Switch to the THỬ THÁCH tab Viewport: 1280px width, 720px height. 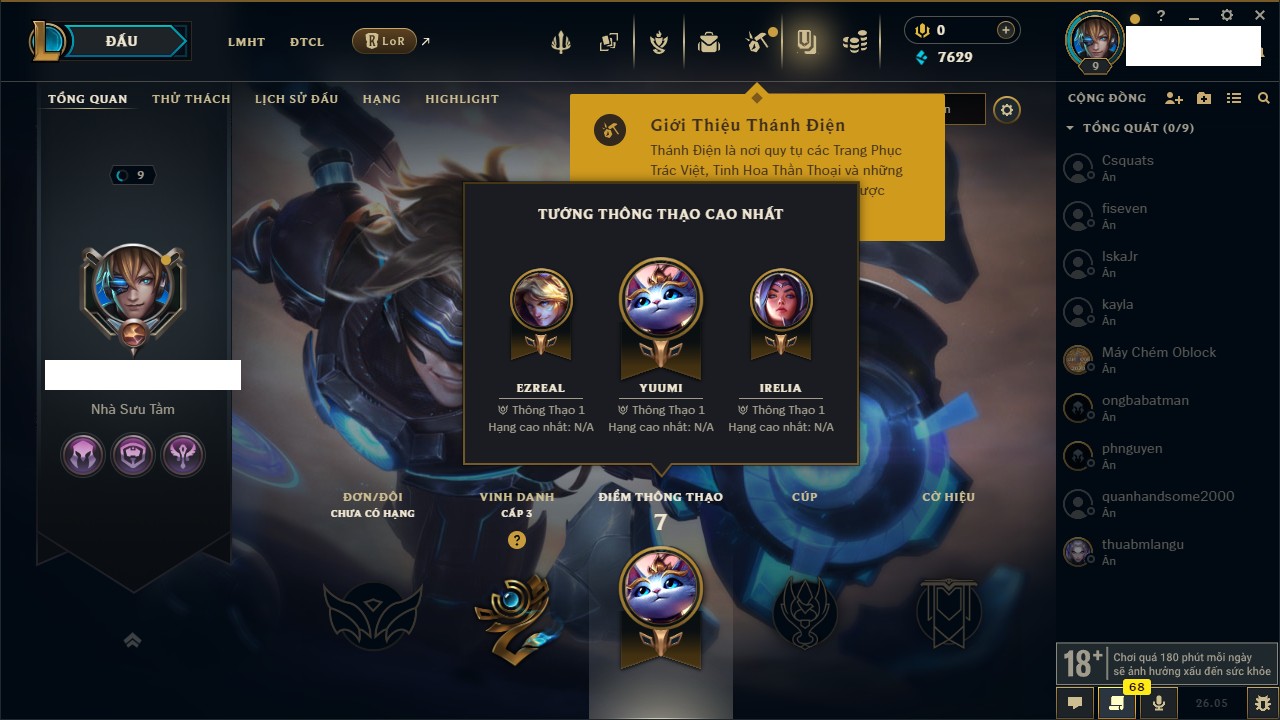point(191,99)
